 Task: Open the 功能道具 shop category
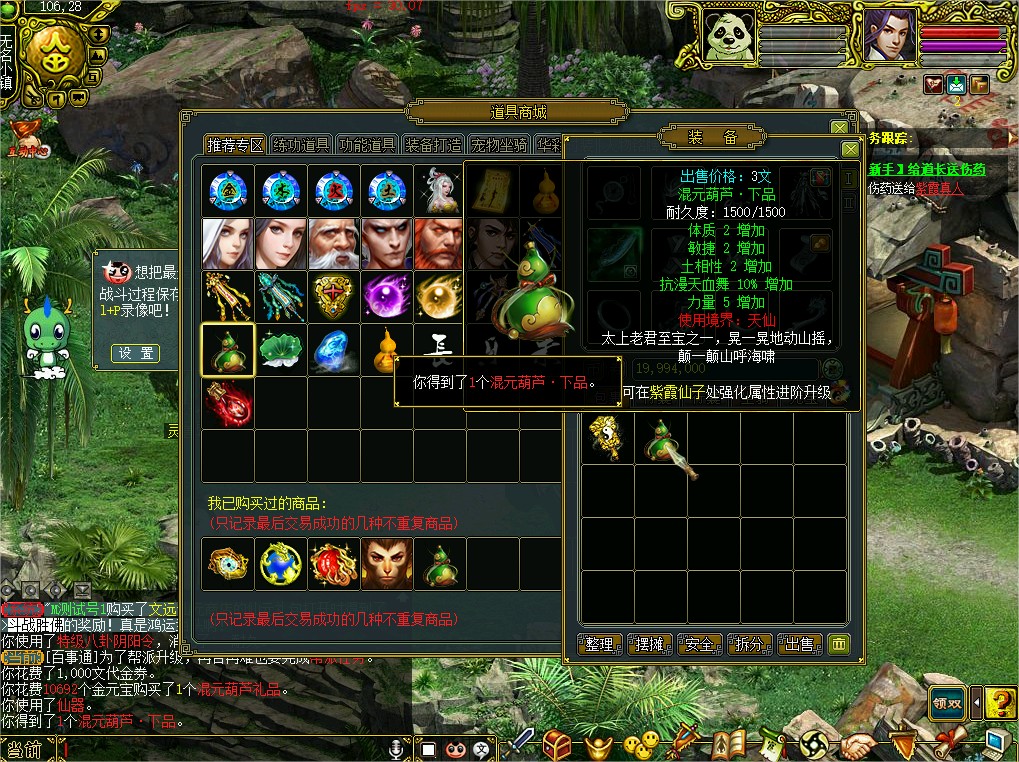[x=367, y=145]
